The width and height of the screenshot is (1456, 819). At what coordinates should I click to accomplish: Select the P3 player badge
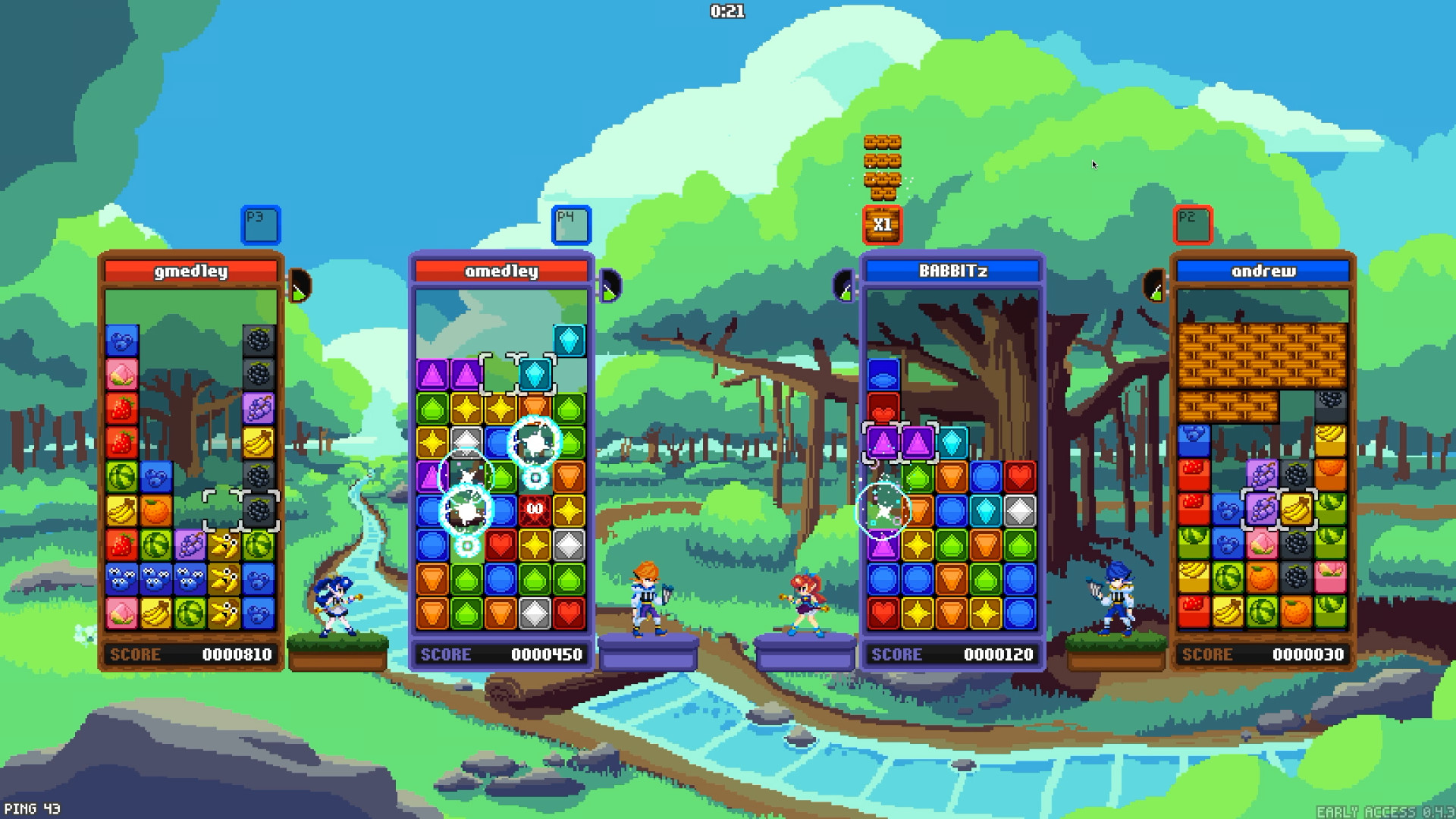click(262, 224)
